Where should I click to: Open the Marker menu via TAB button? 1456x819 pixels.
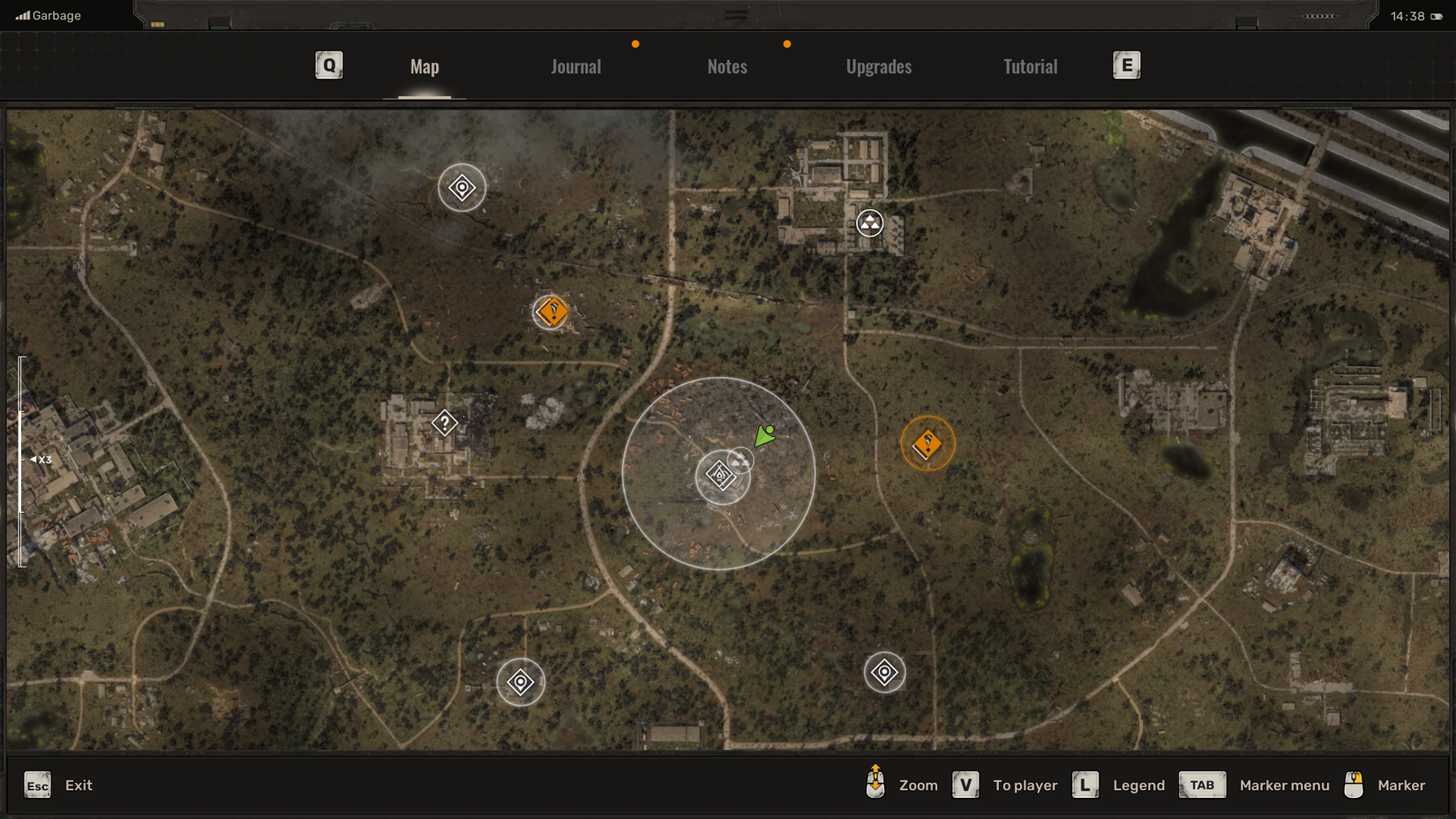(x=1202, y=785)
